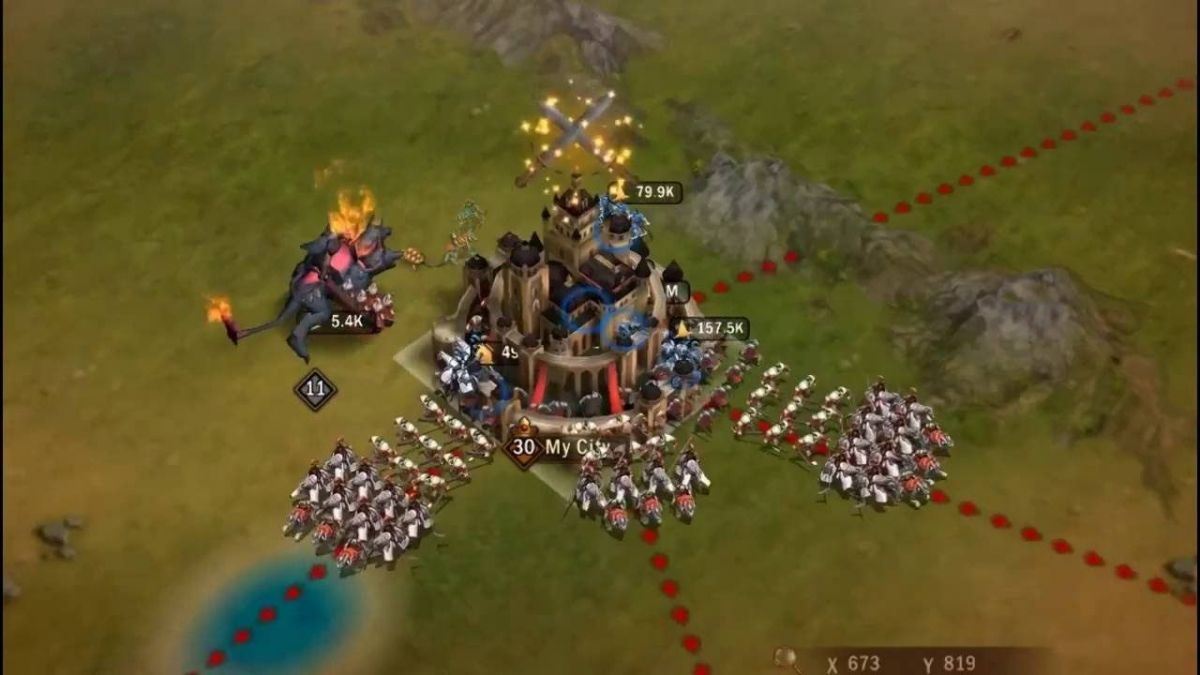Click the magnifying glass search icon

(786, 658)
